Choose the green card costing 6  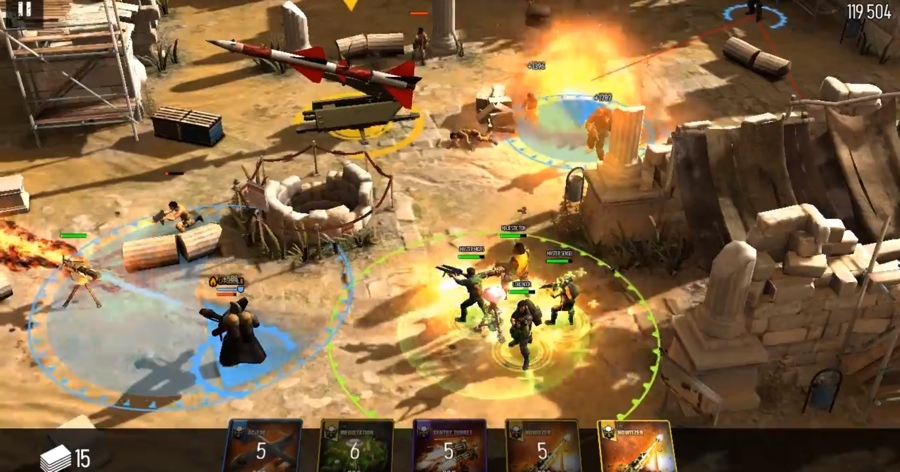pyautogui.click(x=355, y=447)
